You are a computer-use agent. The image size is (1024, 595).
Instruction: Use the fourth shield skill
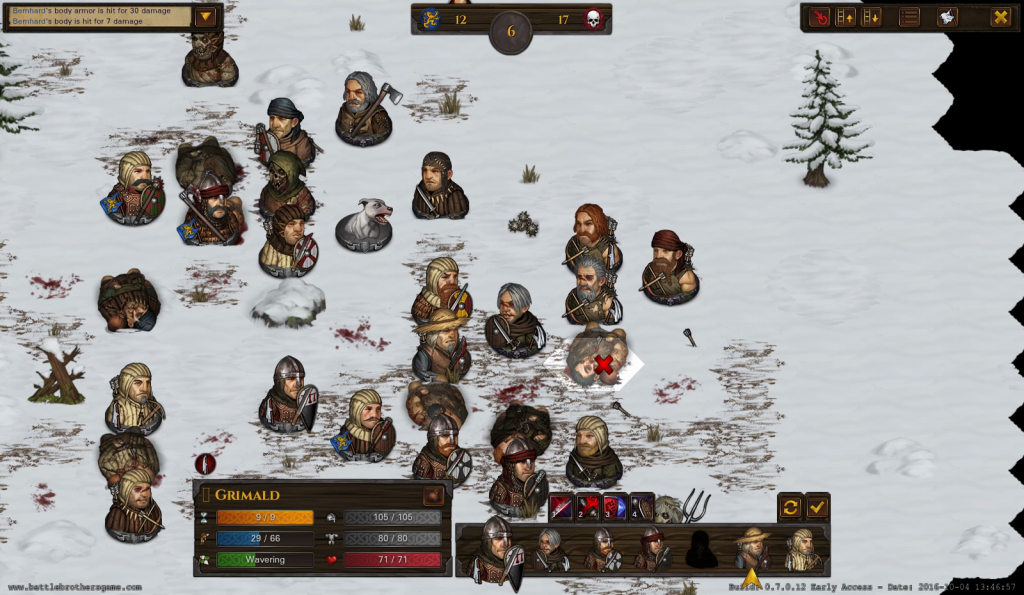(642, 507)
